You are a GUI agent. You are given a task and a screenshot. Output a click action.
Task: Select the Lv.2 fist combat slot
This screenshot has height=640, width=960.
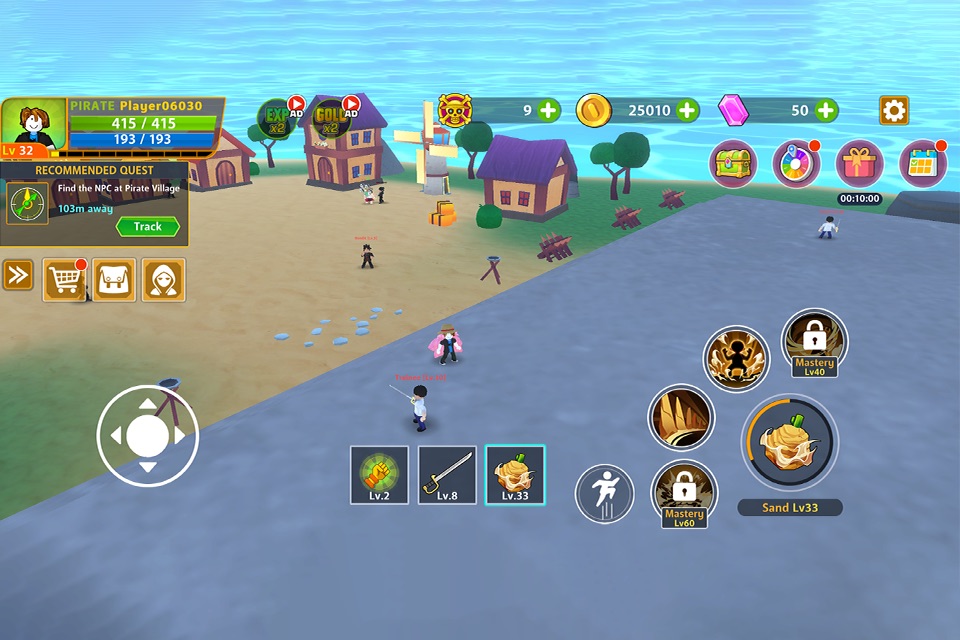point(379,475)
